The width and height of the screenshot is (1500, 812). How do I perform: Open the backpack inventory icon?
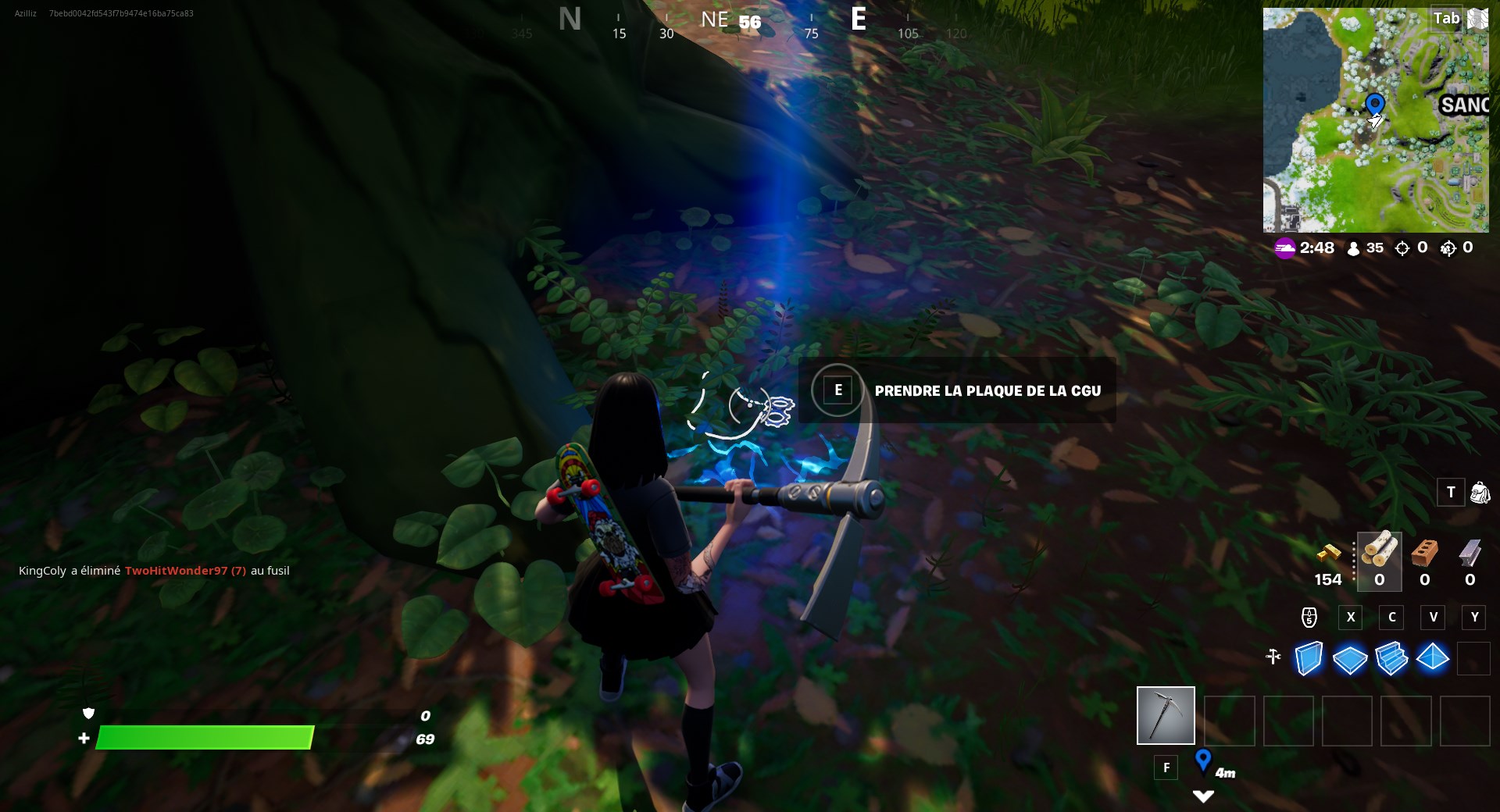pyautogui.click(x=1481, y=493)
